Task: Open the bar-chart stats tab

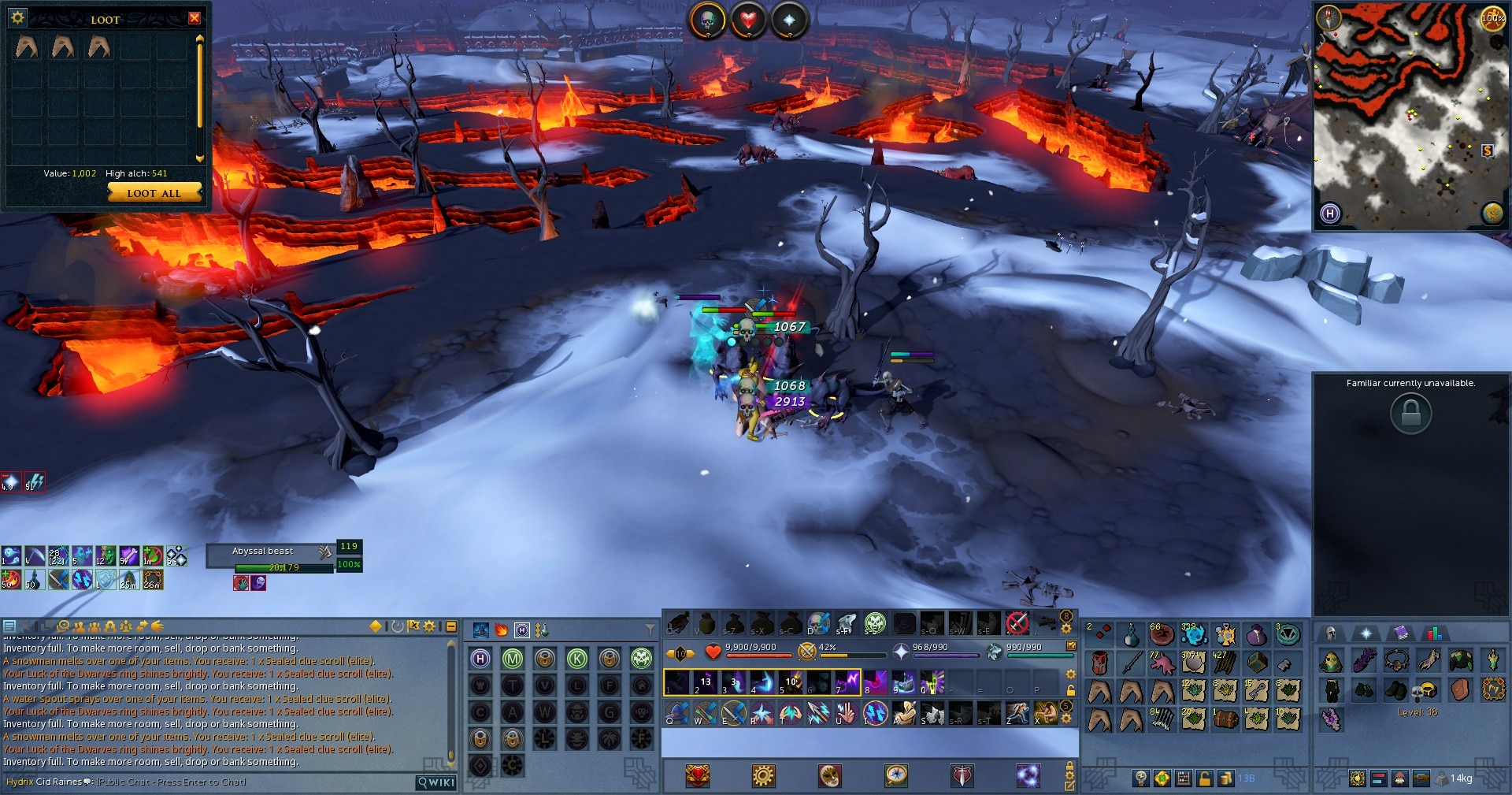Action: [x=1434, y=633]
